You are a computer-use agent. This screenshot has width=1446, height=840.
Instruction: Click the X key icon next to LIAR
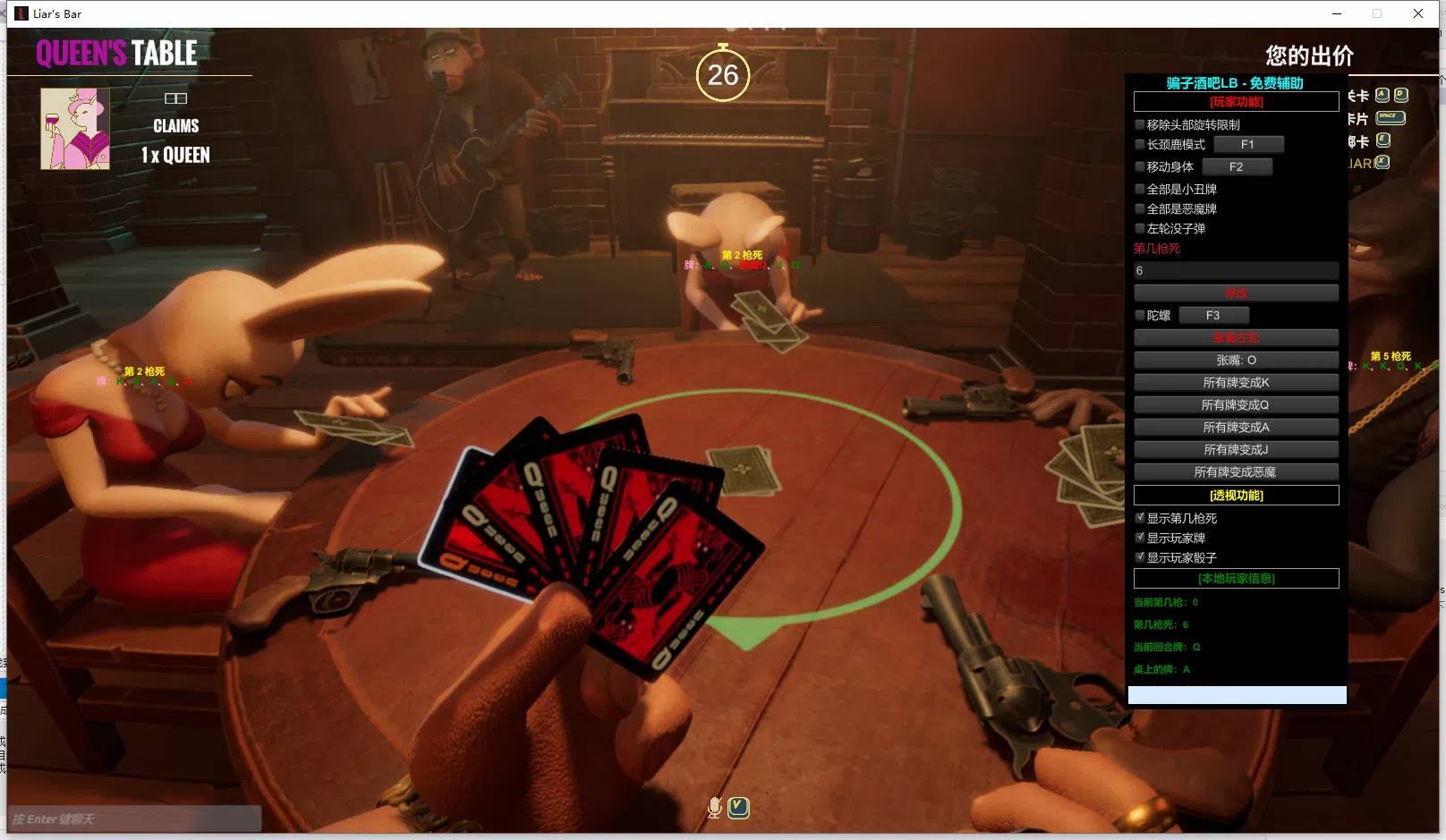1382,163
